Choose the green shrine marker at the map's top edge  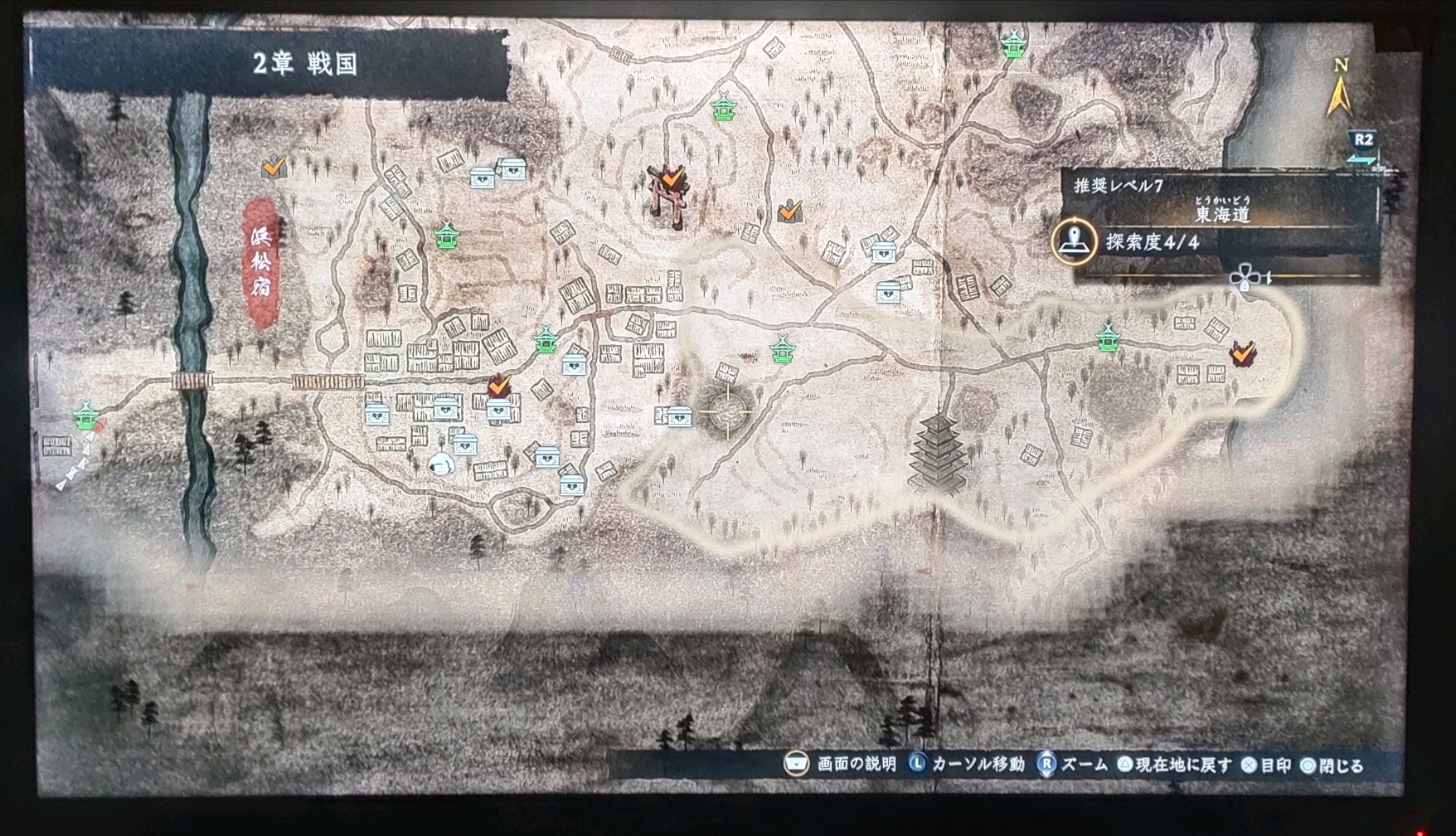click(x=1013, y=44)
